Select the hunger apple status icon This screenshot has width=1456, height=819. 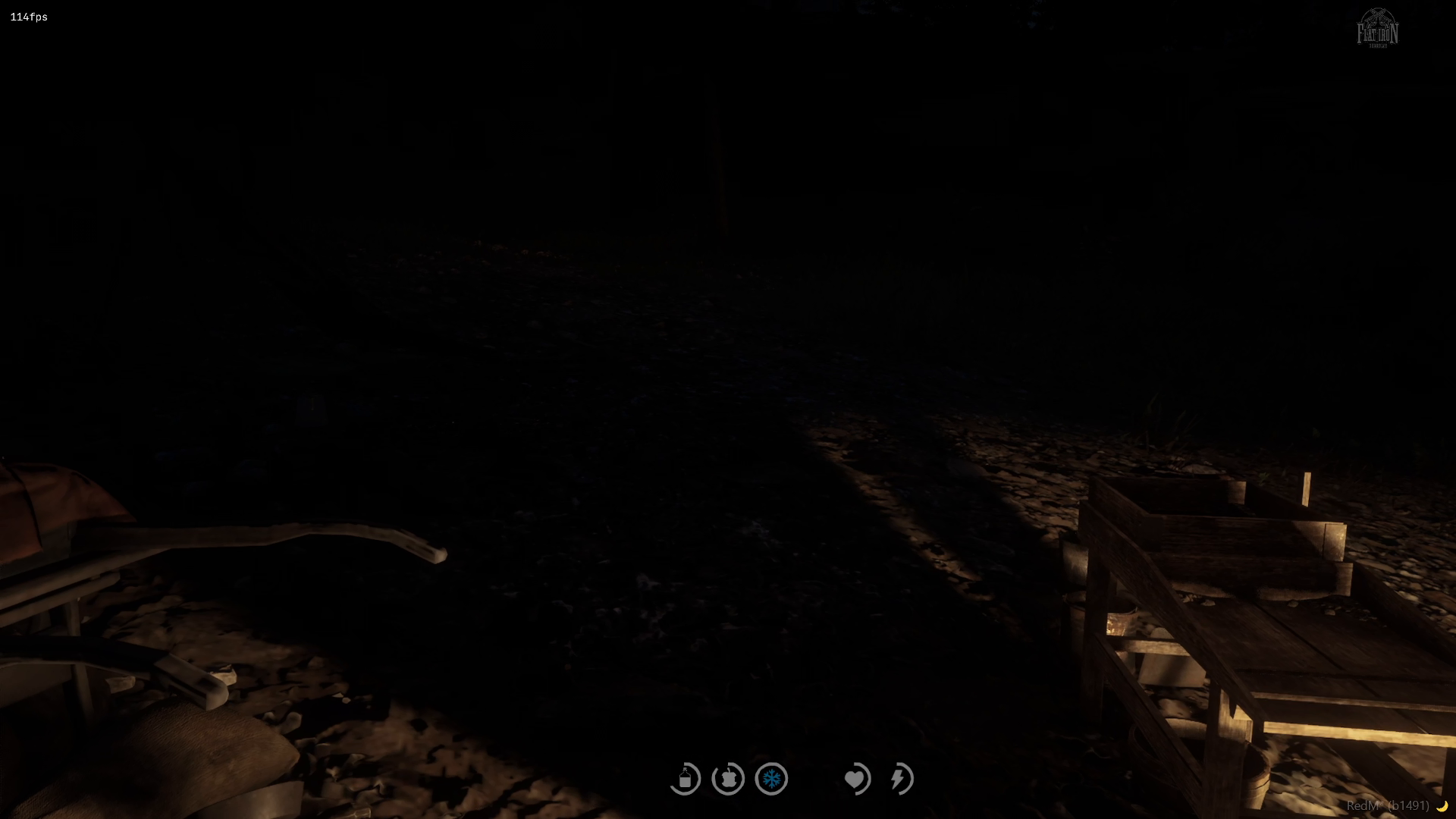[x=728, y=779]
